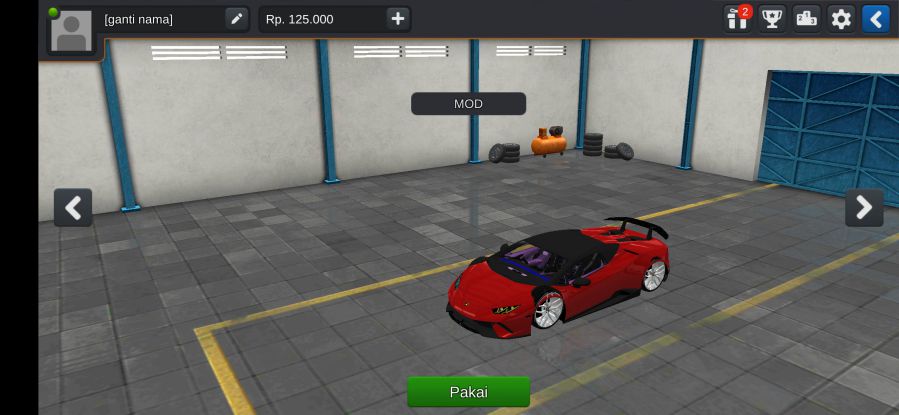Viewport: 899px width, 415px height.
Task: Show the previous vehicle with left arrow
Action: click(73, 207)
